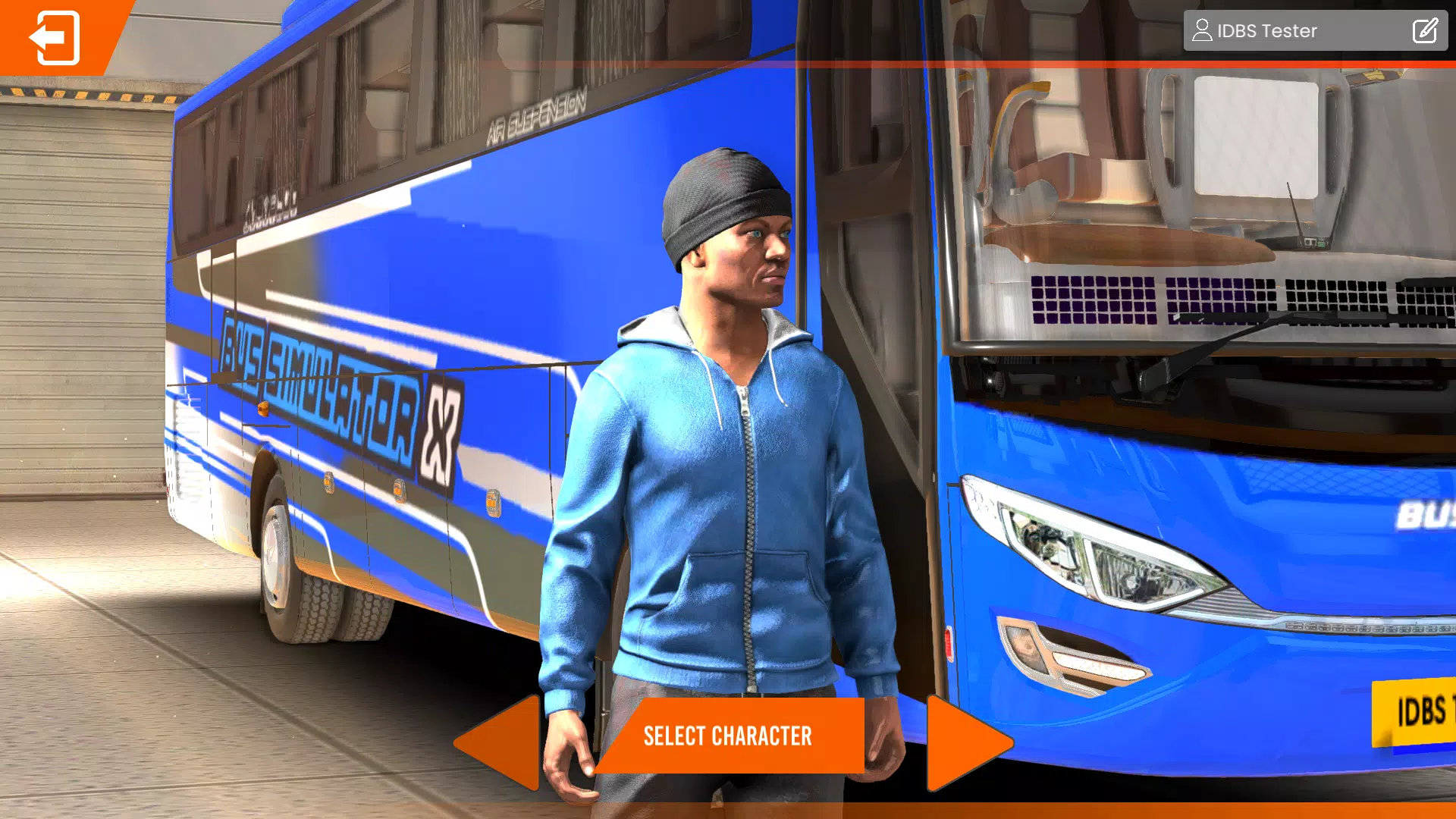Open the profile name edit pencil icon
Viewport: 1456px width, 819px height.
pyautogui.click(x=1425, y=30)
